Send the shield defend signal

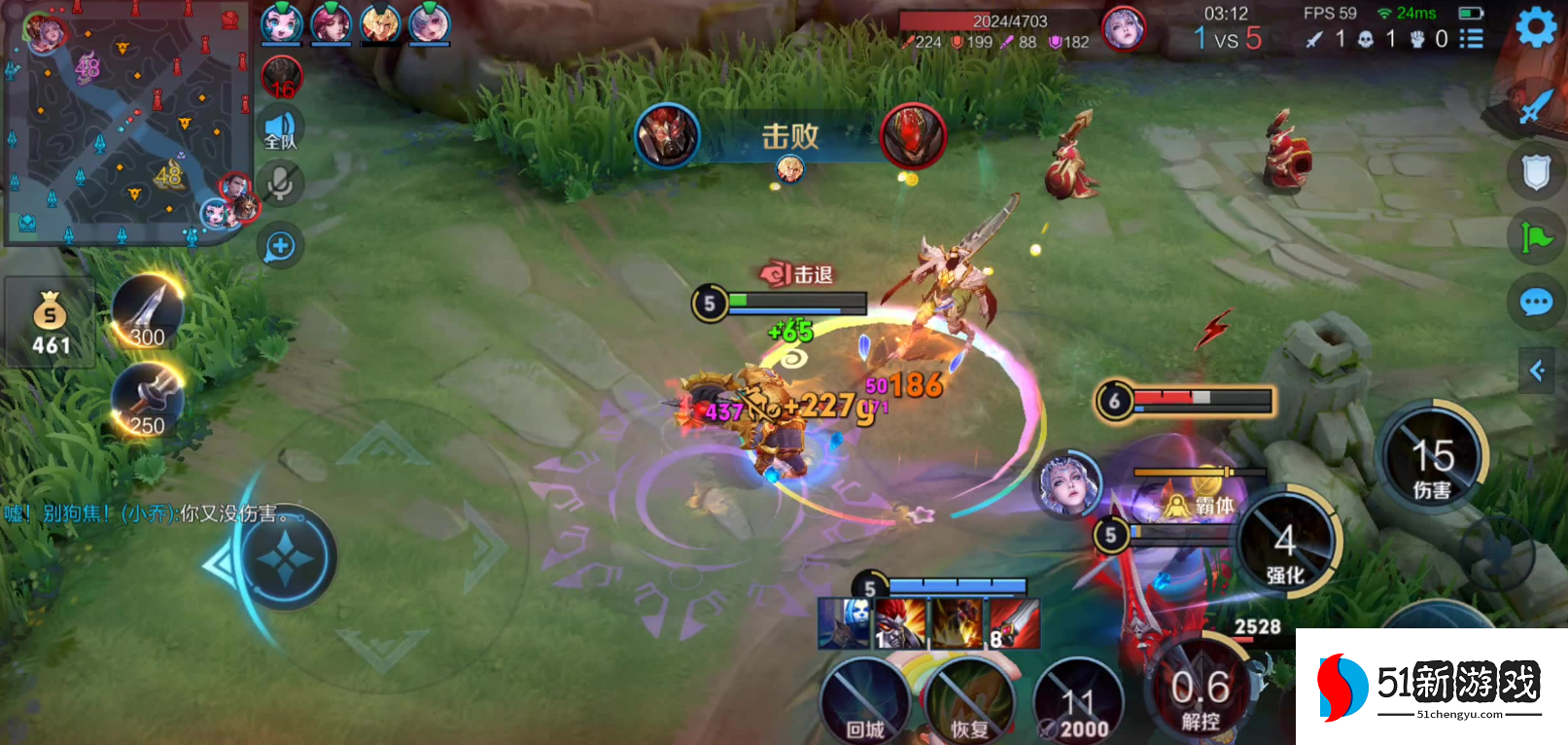[x=1536, y=173]
